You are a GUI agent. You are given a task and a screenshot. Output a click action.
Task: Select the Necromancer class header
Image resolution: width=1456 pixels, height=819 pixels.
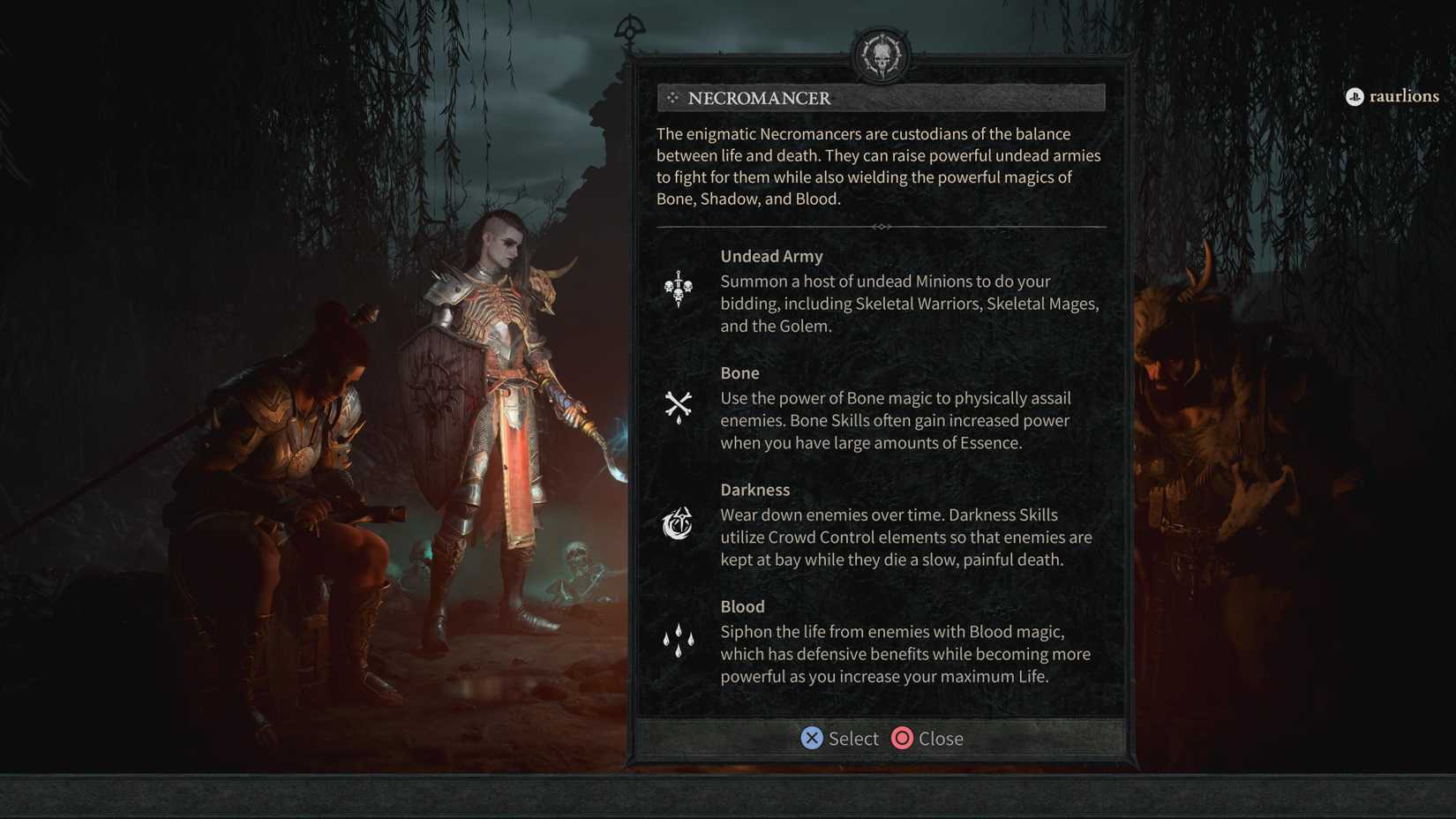(x=759, y=98)
